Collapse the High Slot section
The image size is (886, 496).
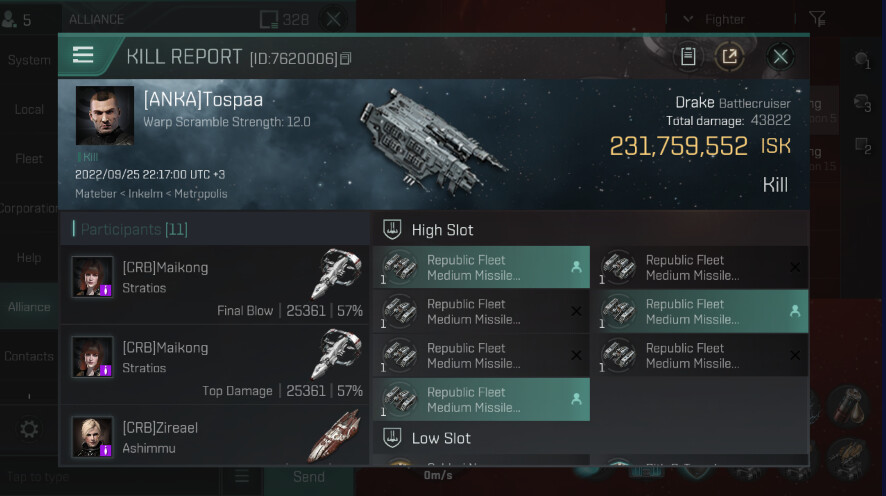(x=393, y=230)
